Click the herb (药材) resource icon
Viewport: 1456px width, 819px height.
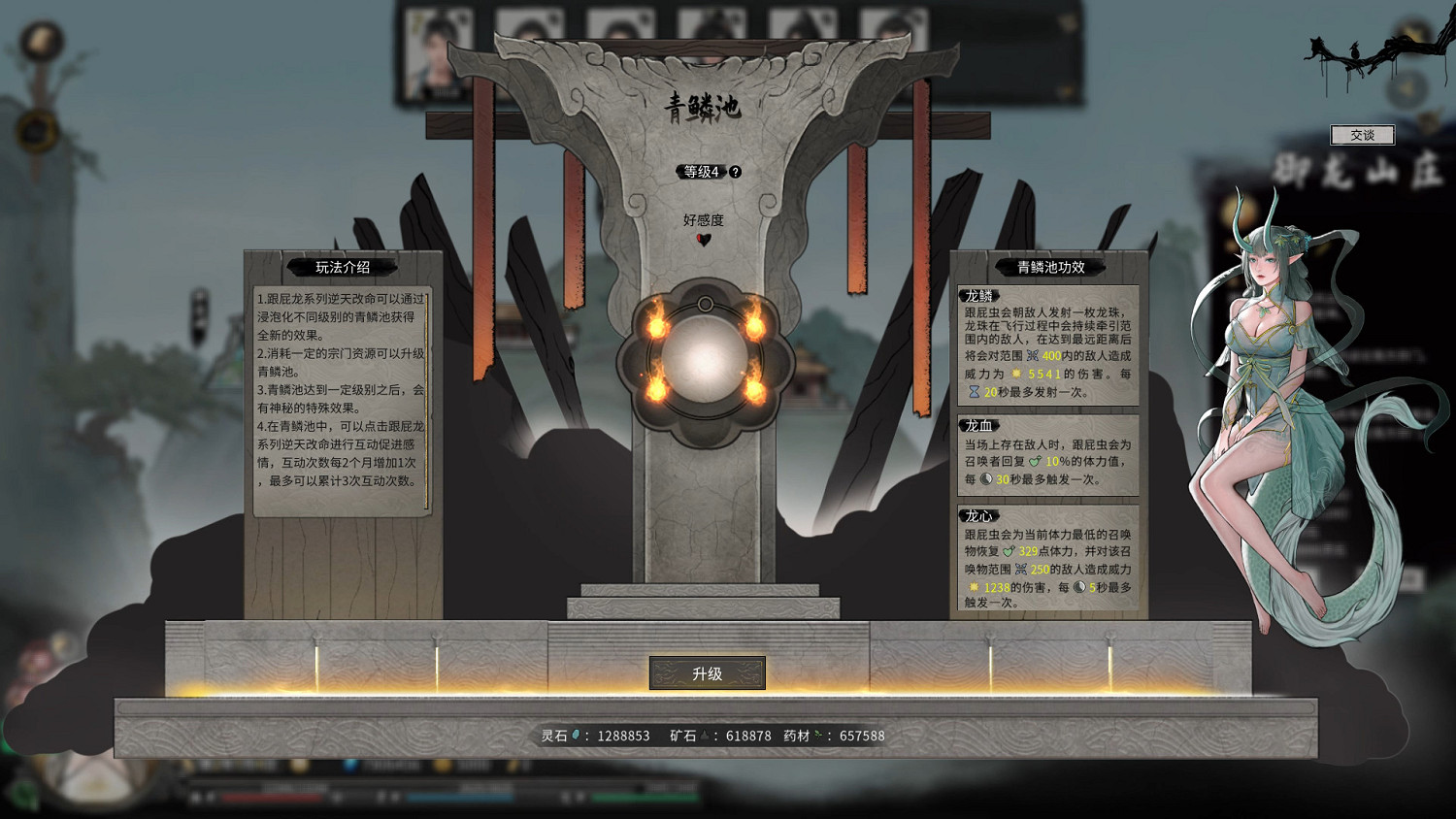click(x=818, y=735)
